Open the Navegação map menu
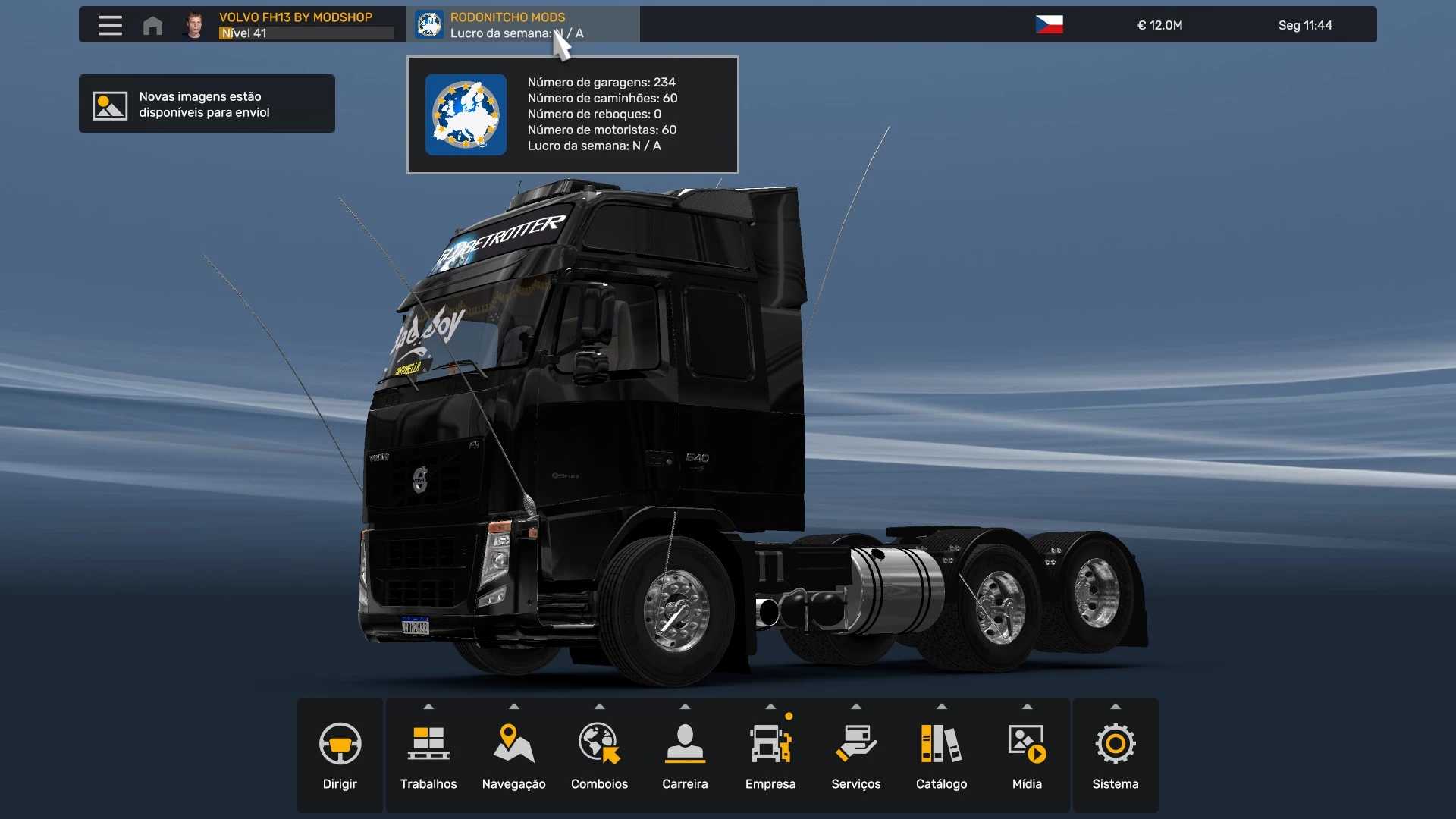 click(x=514, y=755)
